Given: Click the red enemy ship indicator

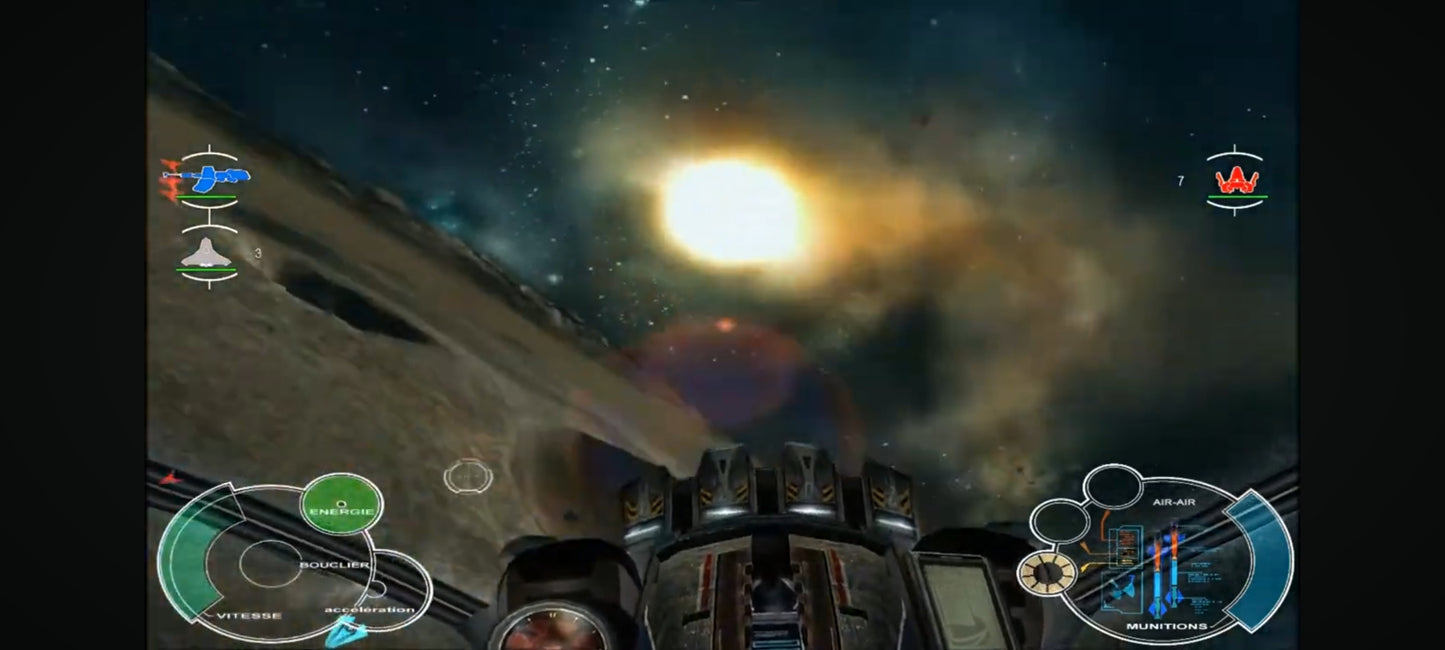Looking at the screenshot, I should 1236,180.
